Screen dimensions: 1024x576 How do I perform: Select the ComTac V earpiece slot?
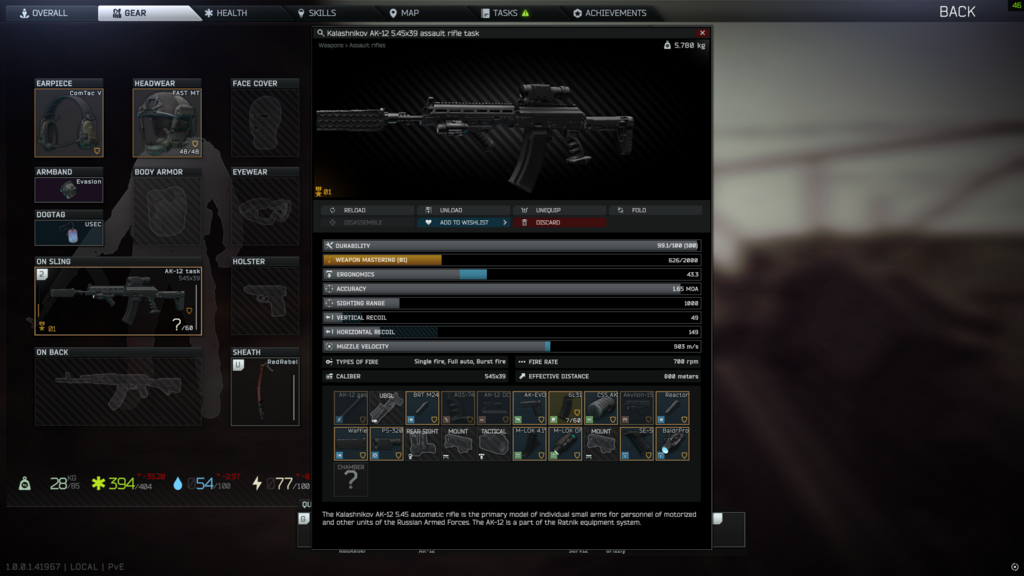(x=69, y=122)
